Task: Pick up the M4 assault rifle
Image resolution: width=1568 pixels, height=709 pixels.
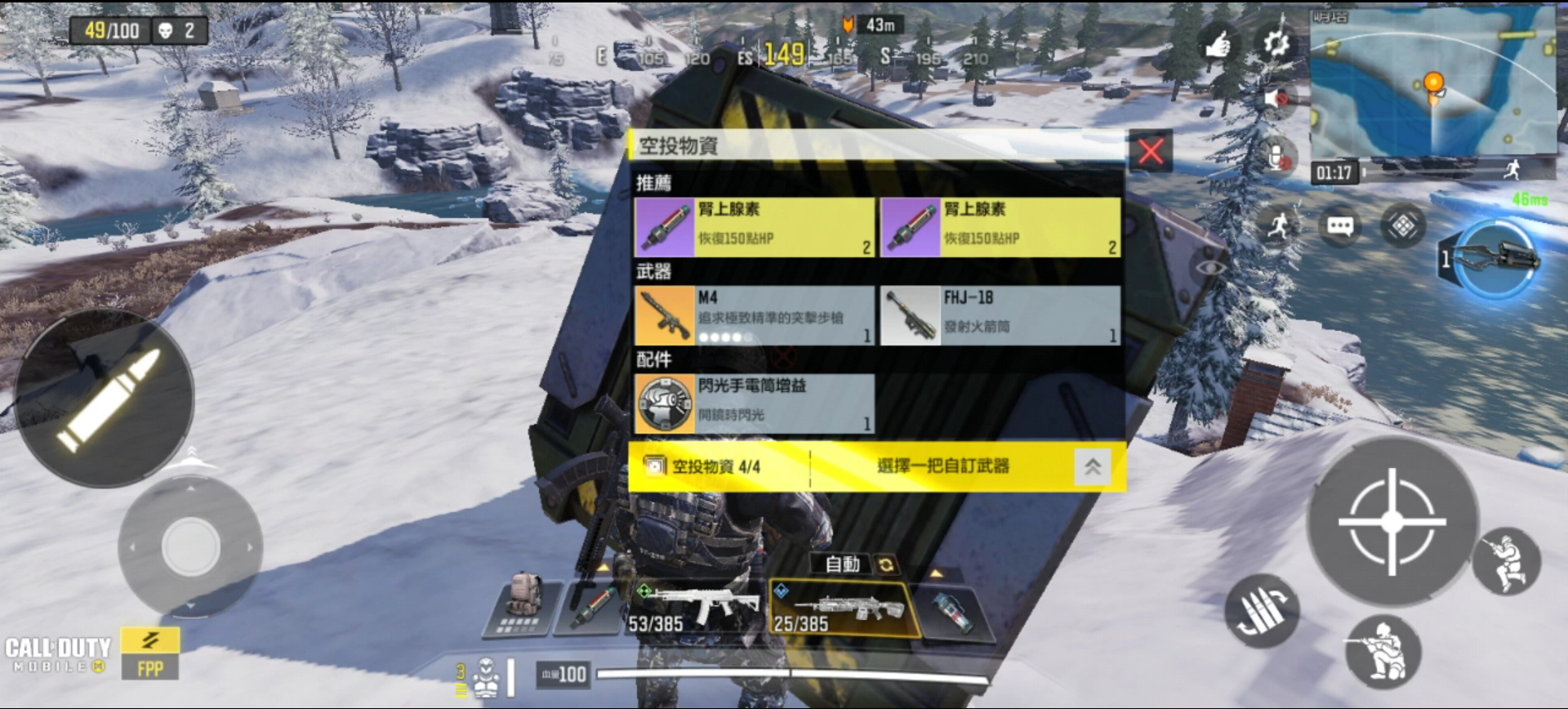Action: point(754,315)
